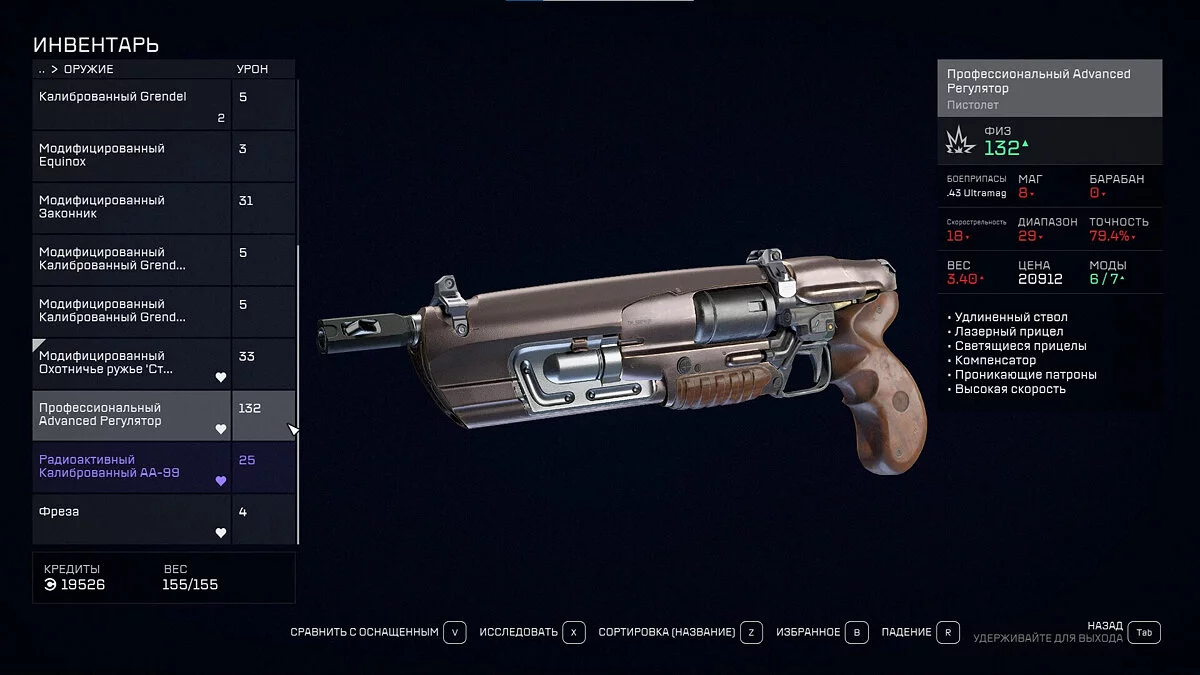Choose the Охотничье ружье weapon entry
Viewport: 1200px width, 675px height.
click(133, 363)
